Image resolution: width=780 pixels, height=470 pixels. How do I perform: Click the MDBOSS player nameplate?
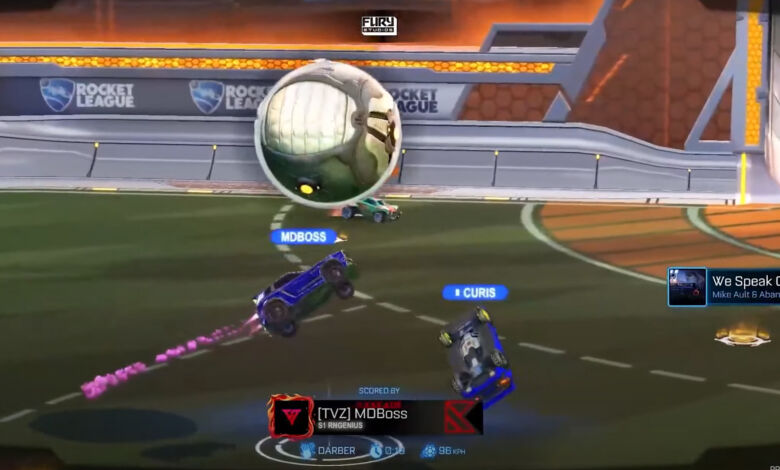(x=305, y=237)
